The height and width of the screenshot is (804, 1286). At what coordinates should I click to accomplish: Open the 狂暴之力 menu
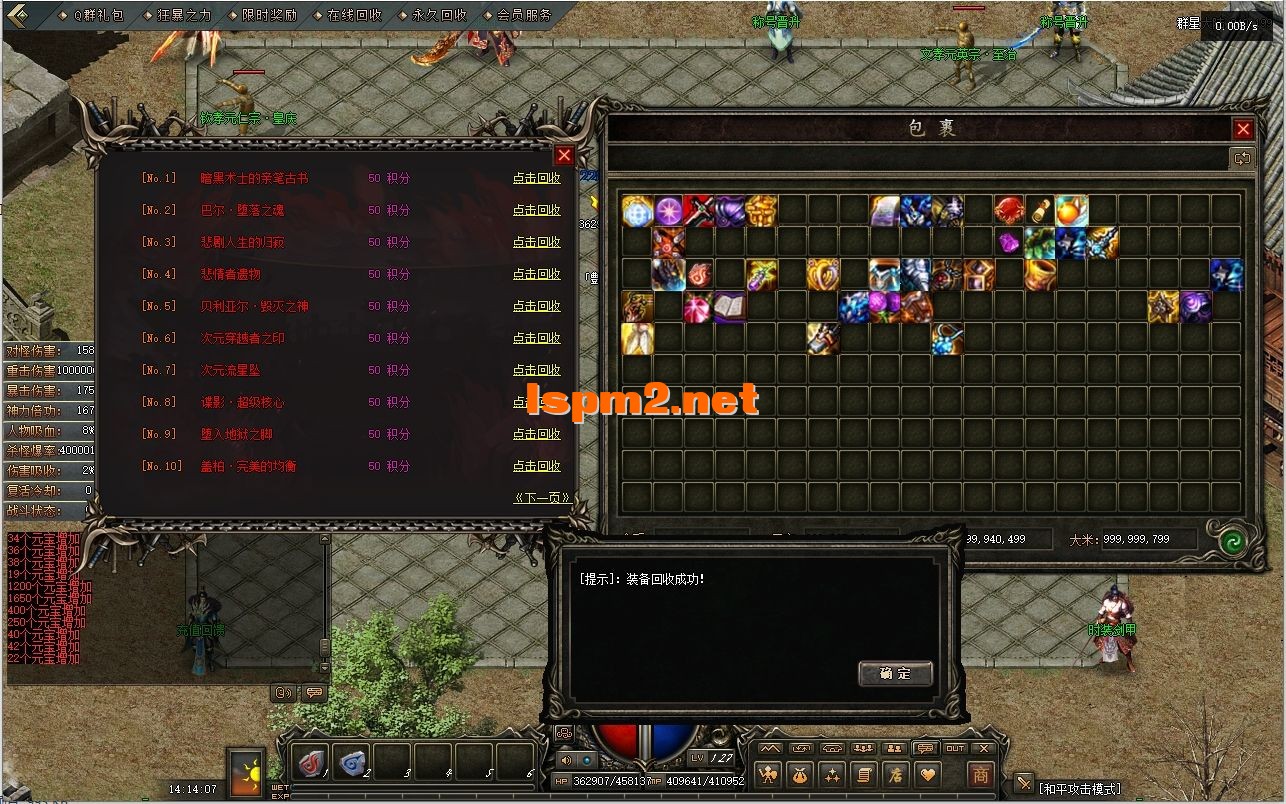click(184, 15)
